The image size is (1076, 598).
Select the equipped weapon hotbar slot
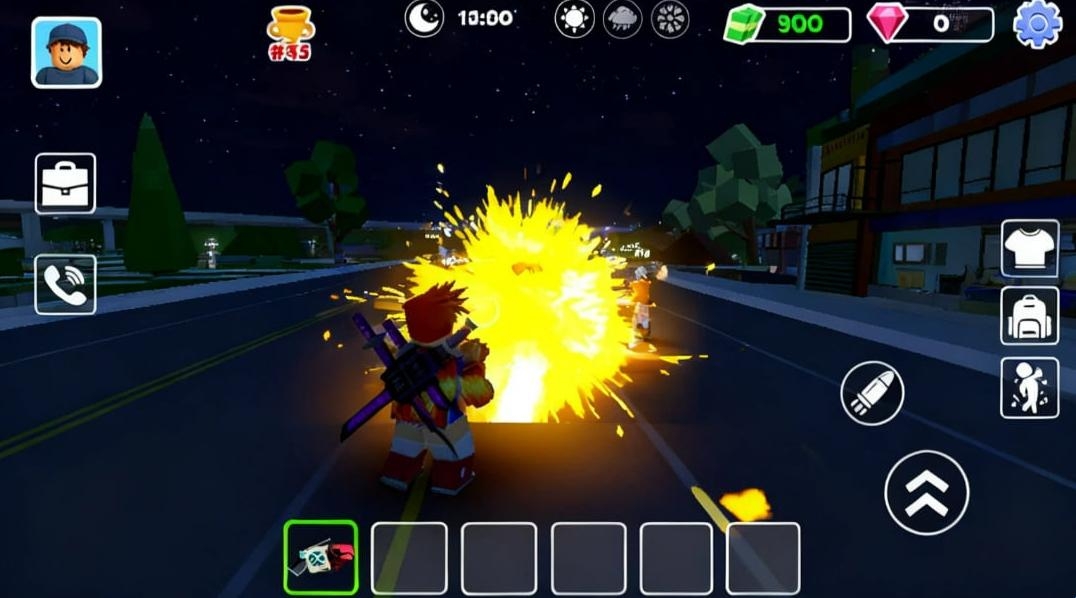click(x=321, y=558)
